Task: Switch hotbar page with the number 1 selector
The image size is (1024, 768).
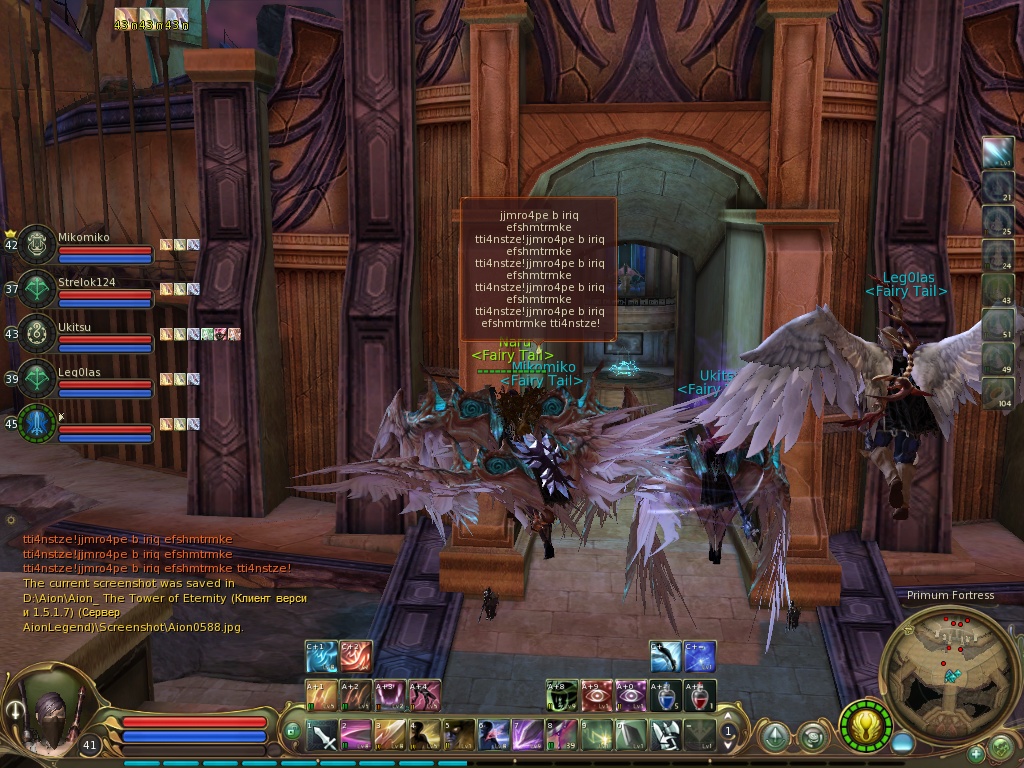Action: 728,733
